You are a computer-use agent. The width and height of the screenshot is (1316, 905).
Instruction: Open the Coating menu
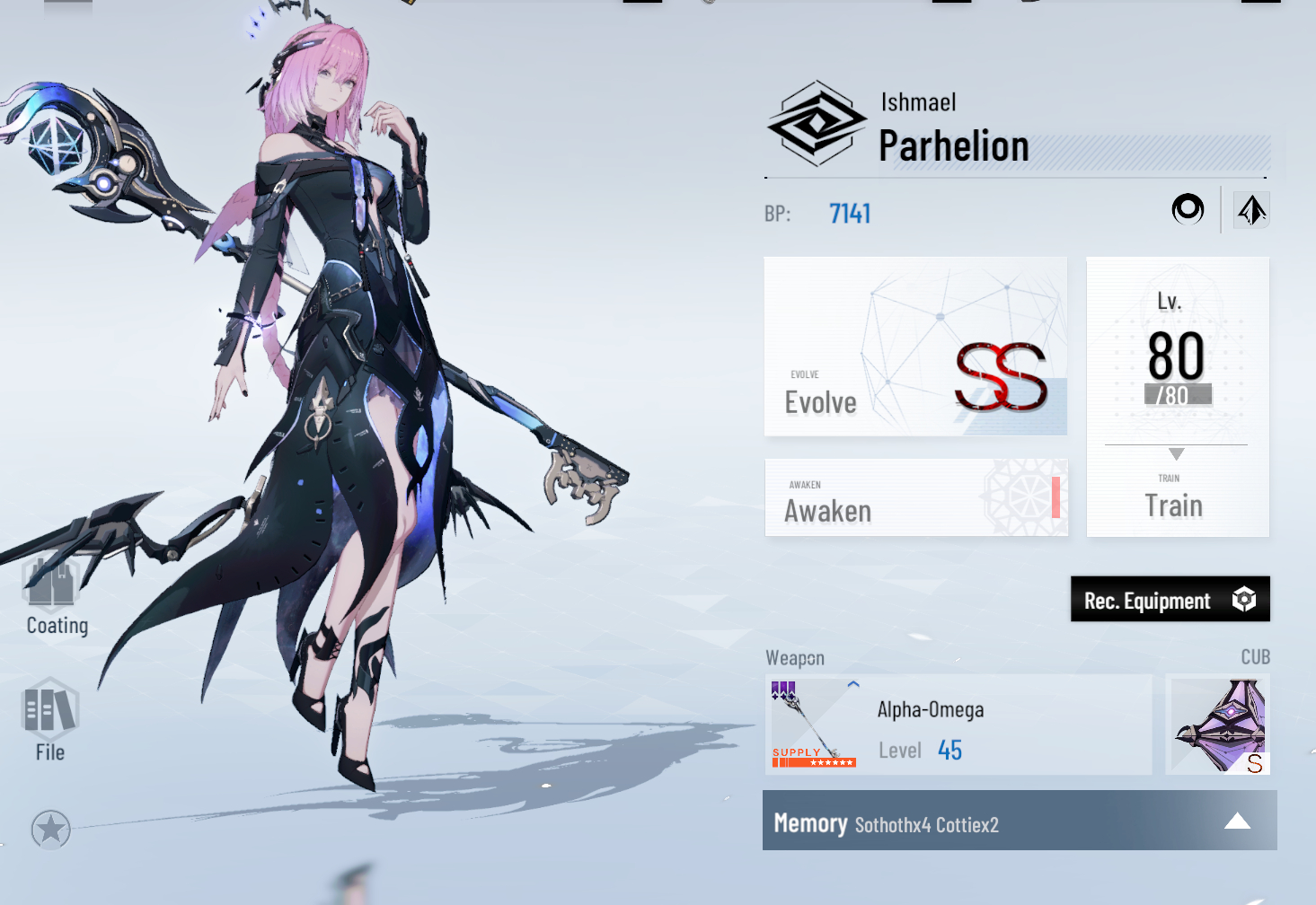click(55, 596)
